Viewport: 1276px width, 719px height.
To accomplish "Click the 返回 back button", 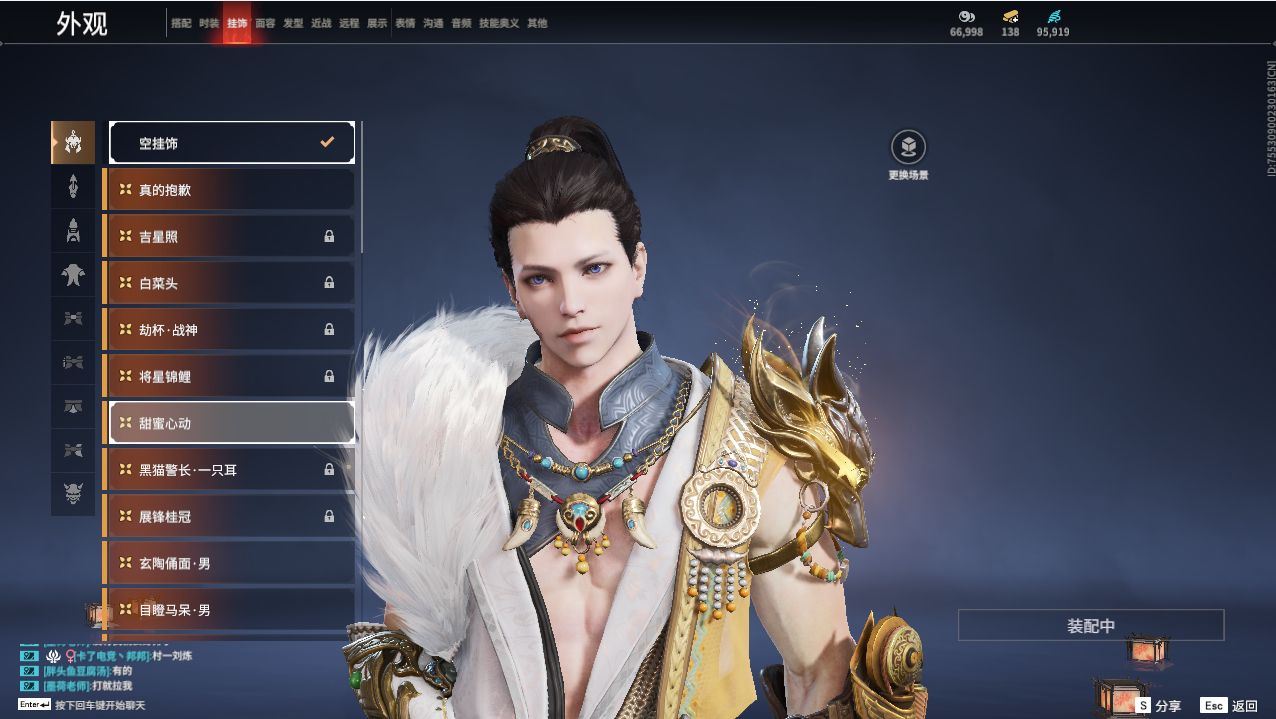I will point(1230,706).
